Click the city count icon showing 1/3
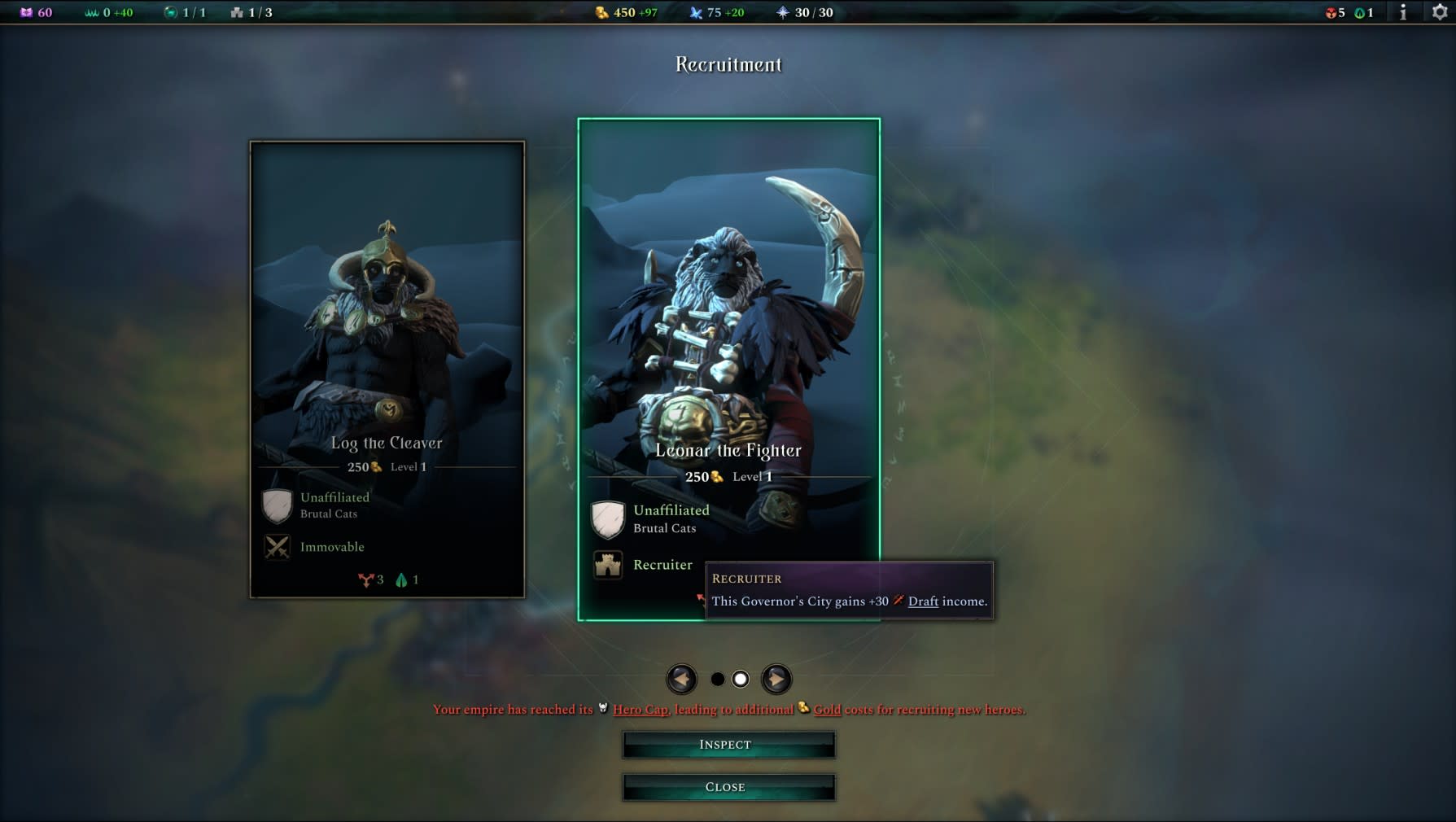 (236, 13)
